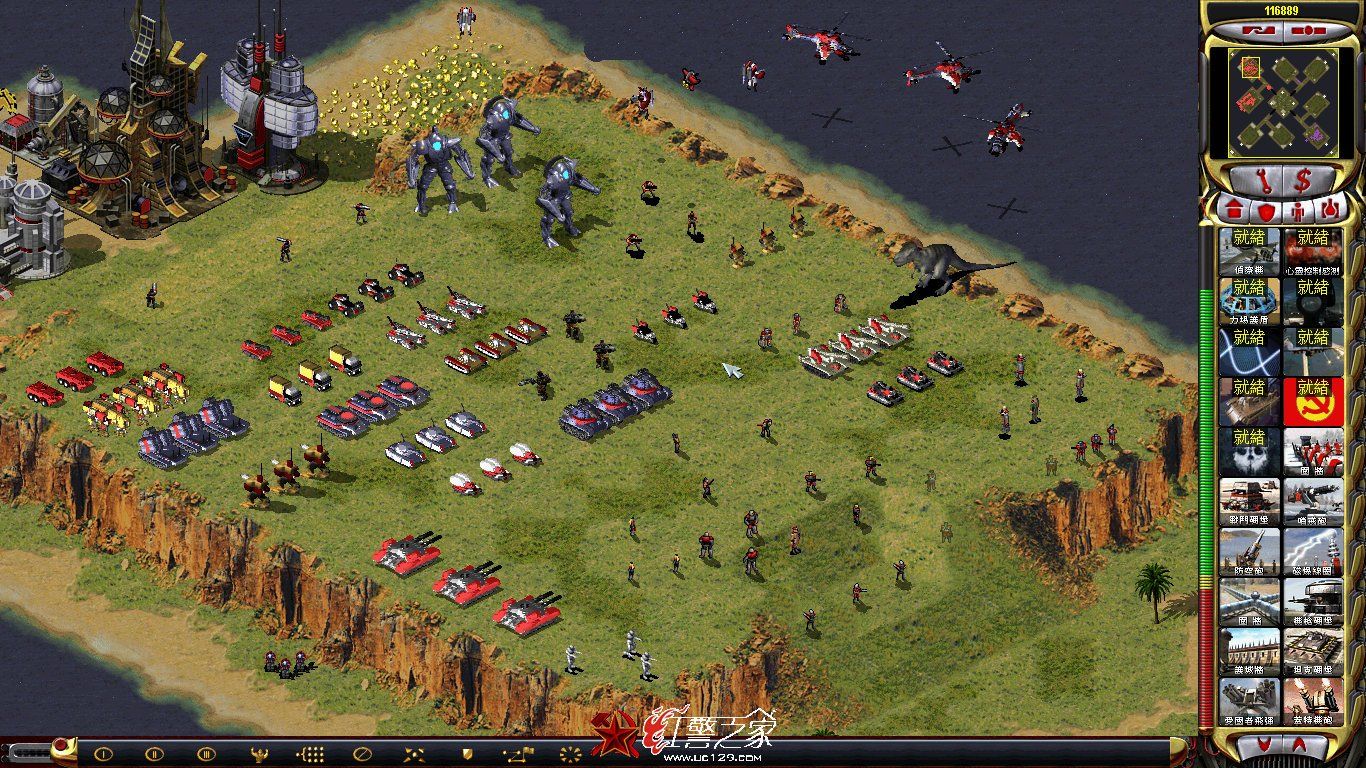Select the ready spy plane power
This screenshot has height=768, width=1366.
click(1249, 252)
